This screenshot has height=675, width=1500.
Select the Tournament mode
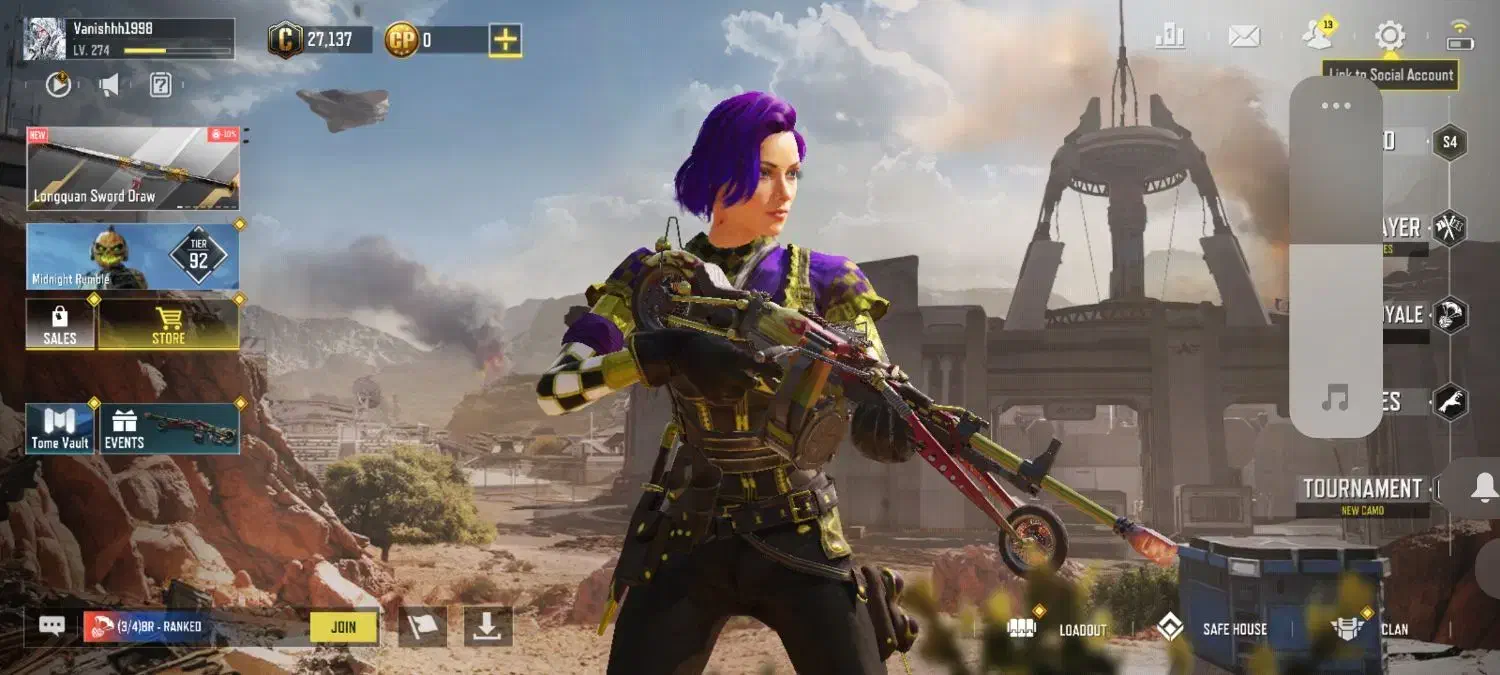[x=1362, y=490]
